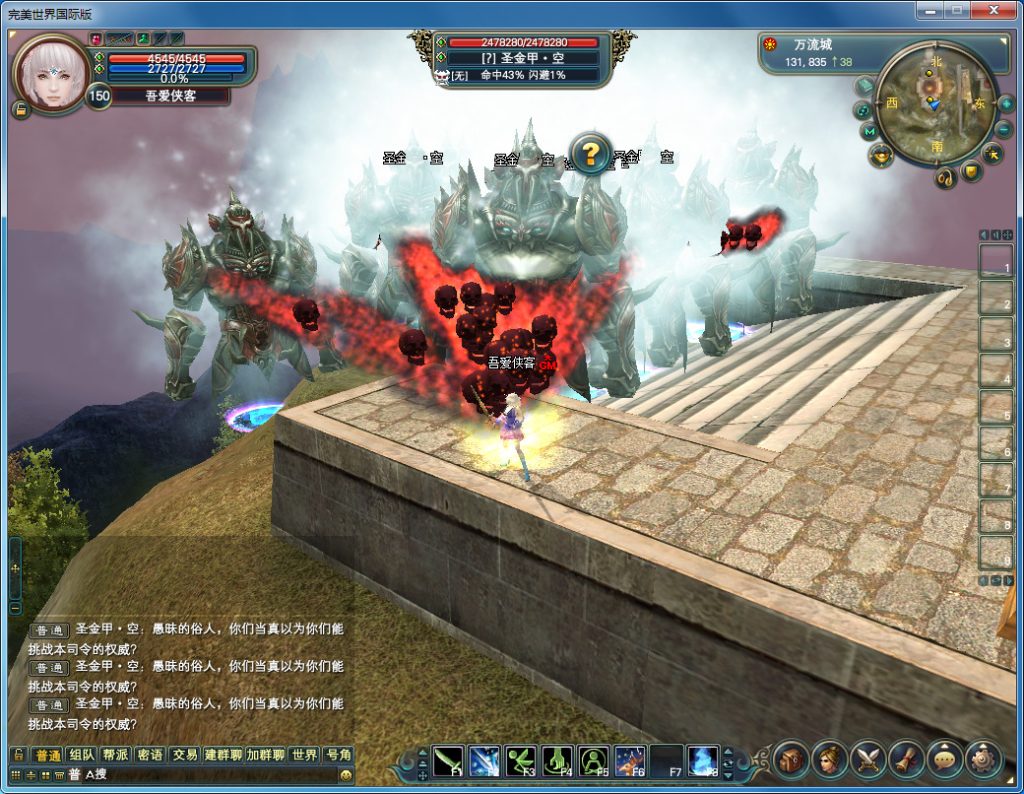Click the question mark quest icon
The image size is (1024, 794).
(x=591, y=153)
